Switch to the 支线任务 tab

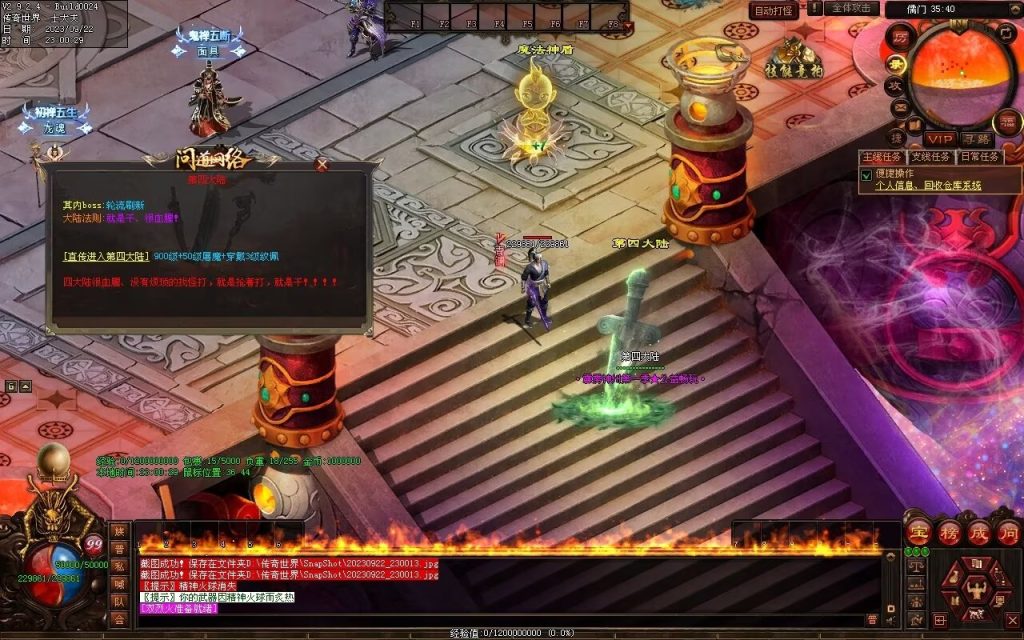(930, 157)
